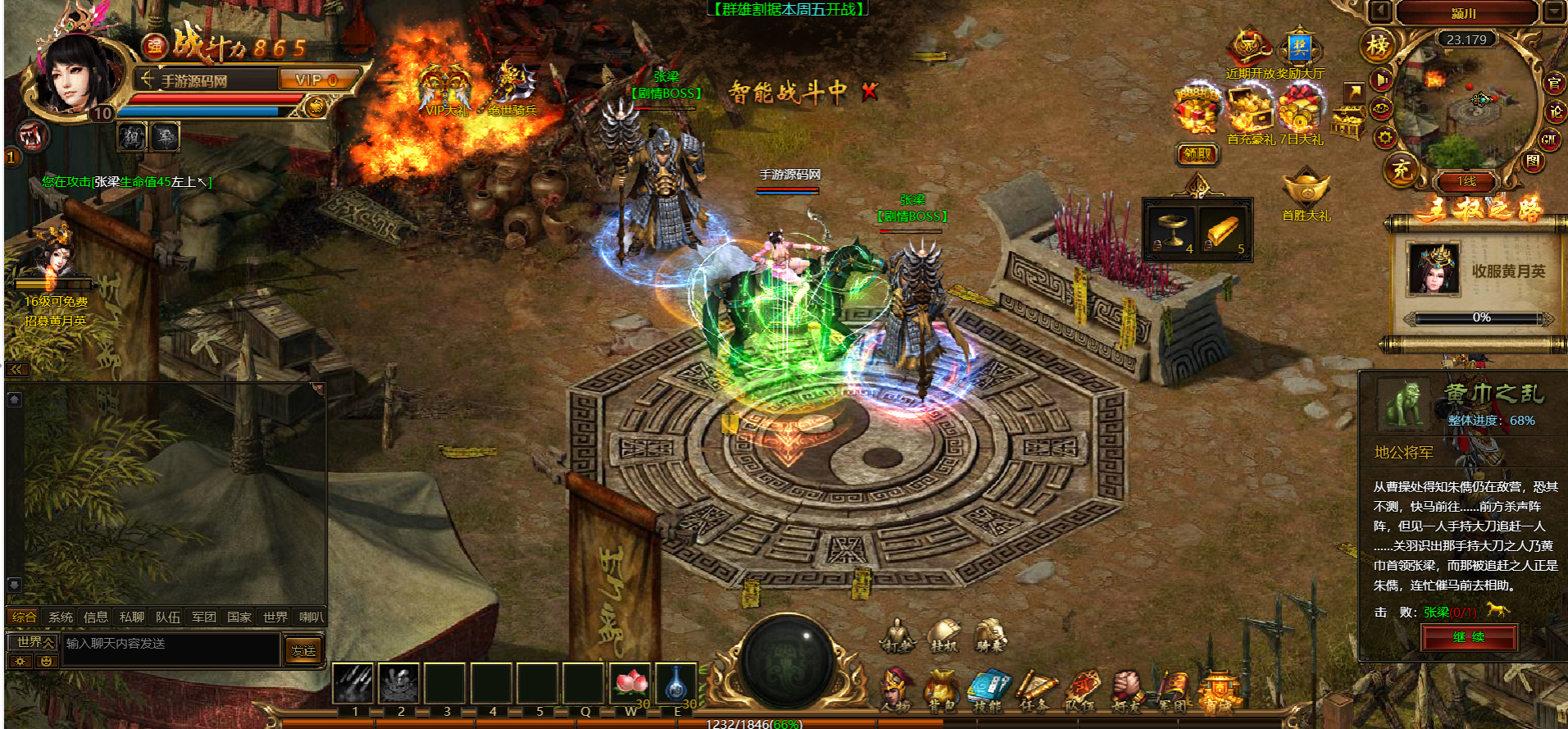The width and height of the screenshot is (1568, 729).
Task: Use the peach item in the hotbar
Action: [630, 683]
